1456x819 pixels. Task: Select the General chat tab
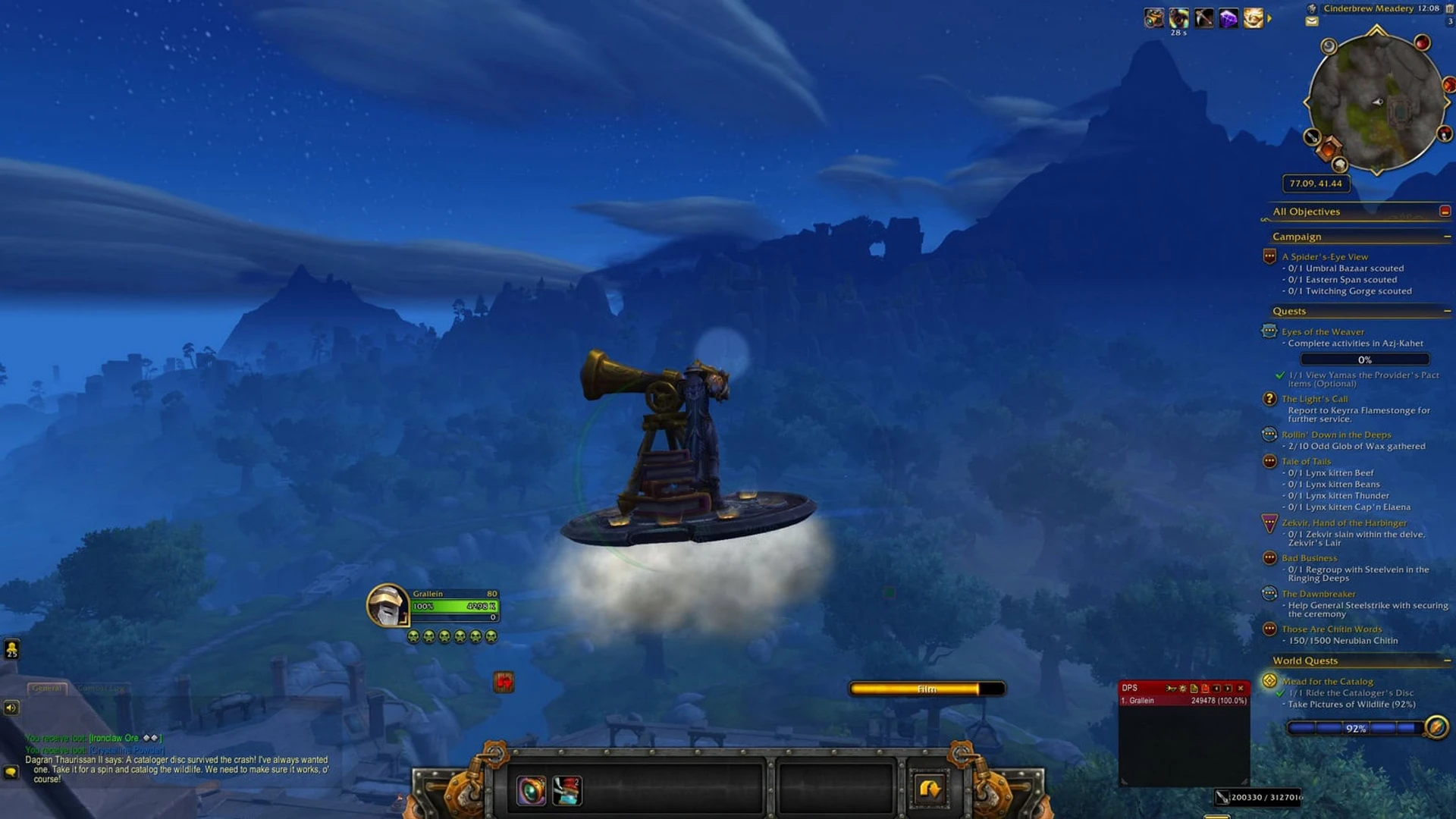47,689
